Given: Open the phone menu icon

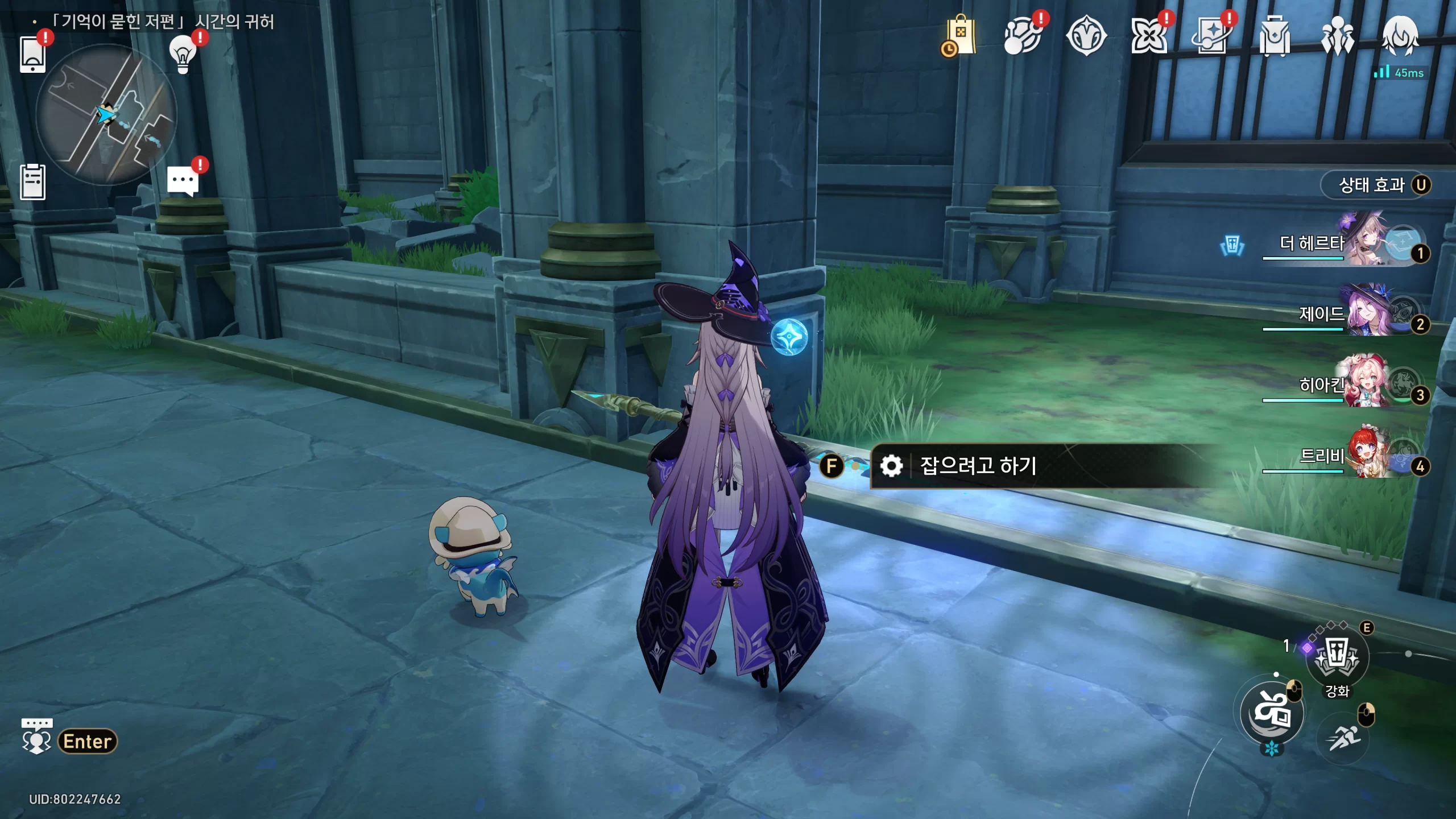Looking at the screenshot, I should tap(32, 55).
